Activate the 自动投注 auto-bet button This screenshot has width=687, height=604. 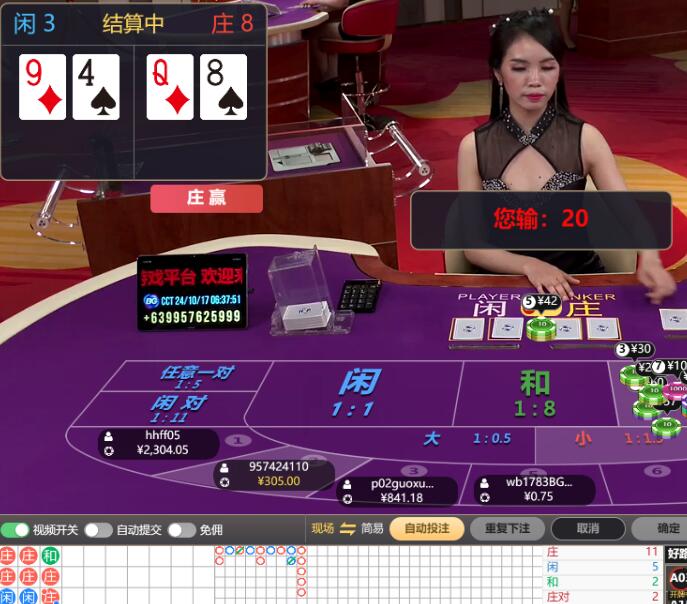tap(427, 529)
